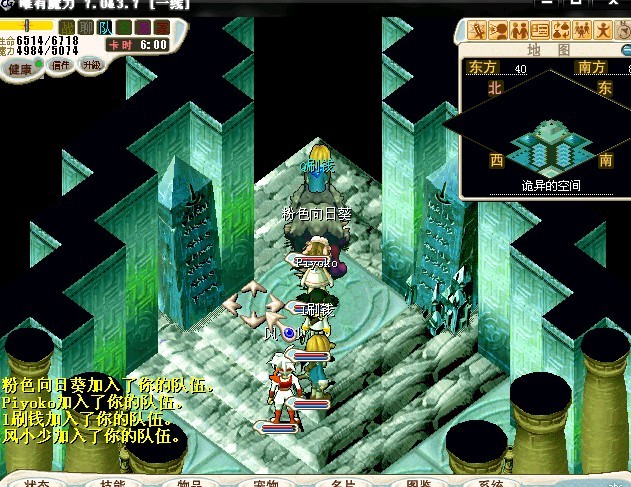
Task: Open the 信件 mail button
Action: [x=60, y=66]
